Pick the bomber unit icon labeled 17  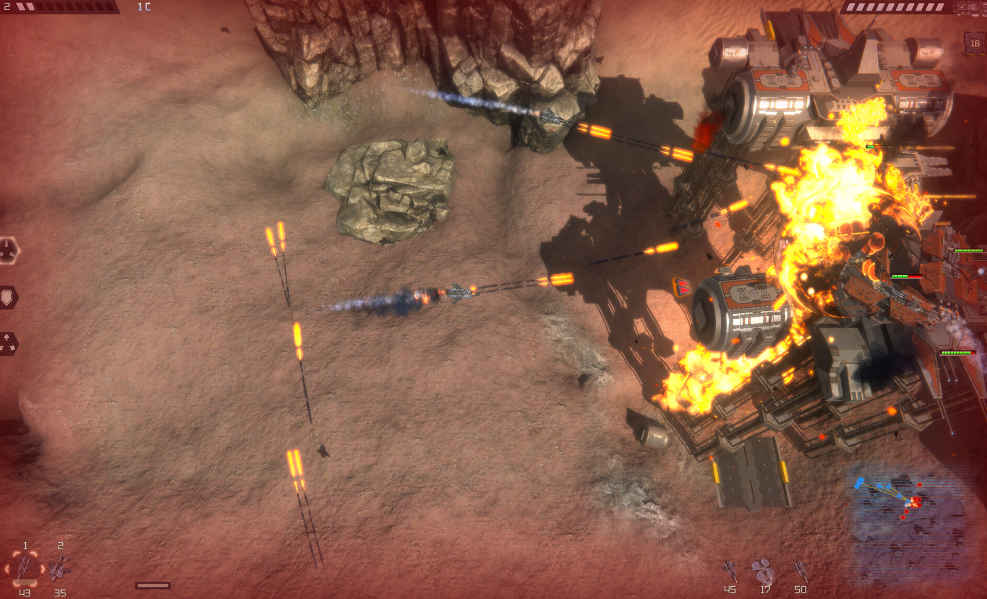click(x=763, y=570)
